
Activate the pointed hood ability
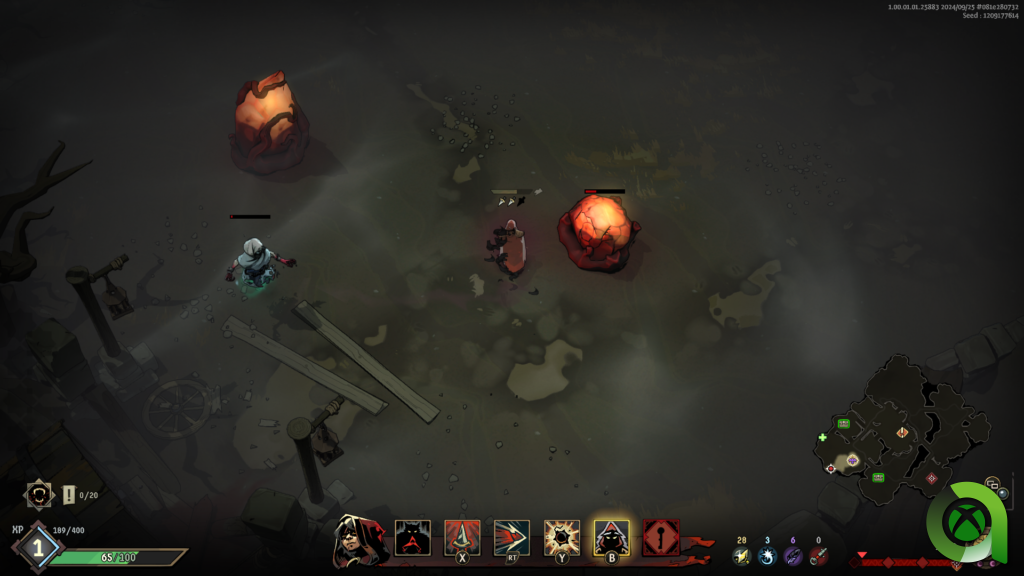[462, 538]
